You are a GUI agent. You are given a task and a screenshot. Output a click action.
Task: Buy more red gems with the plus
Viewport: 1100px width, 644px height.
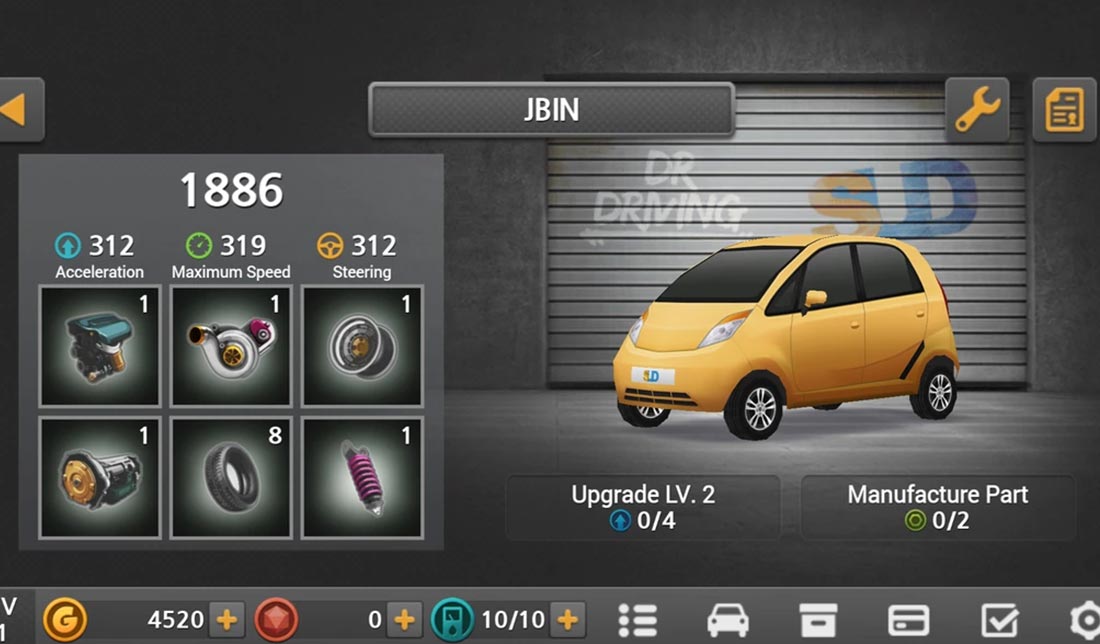coord(404,620)
